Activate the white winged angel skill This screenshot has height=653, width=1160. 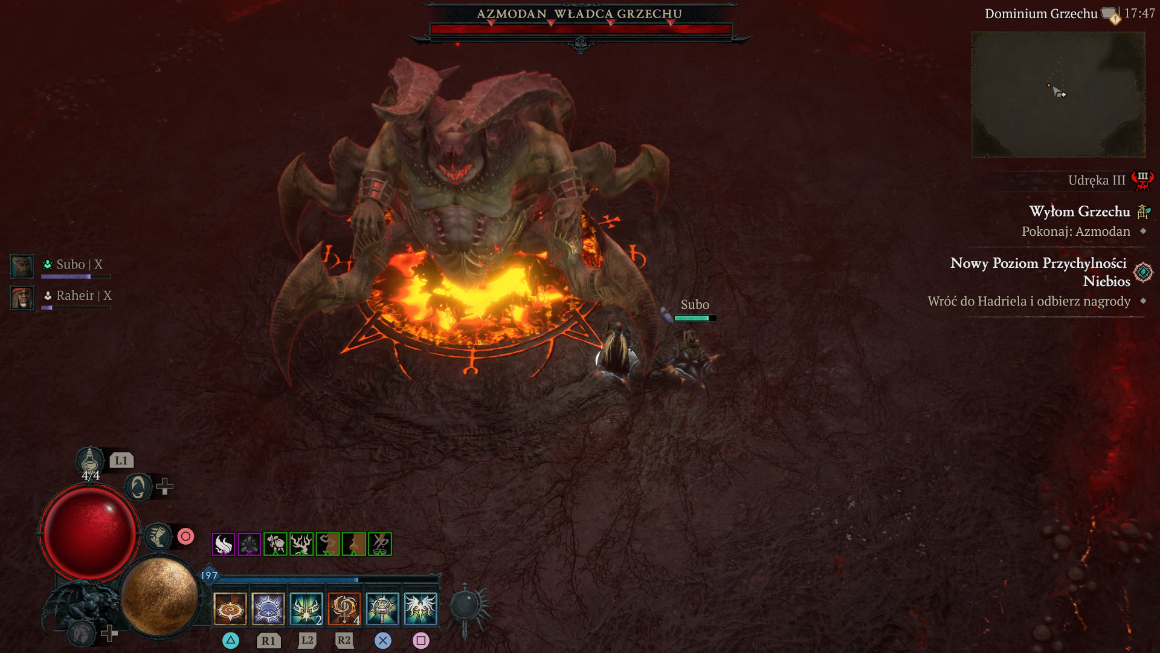tap(420, 608)
